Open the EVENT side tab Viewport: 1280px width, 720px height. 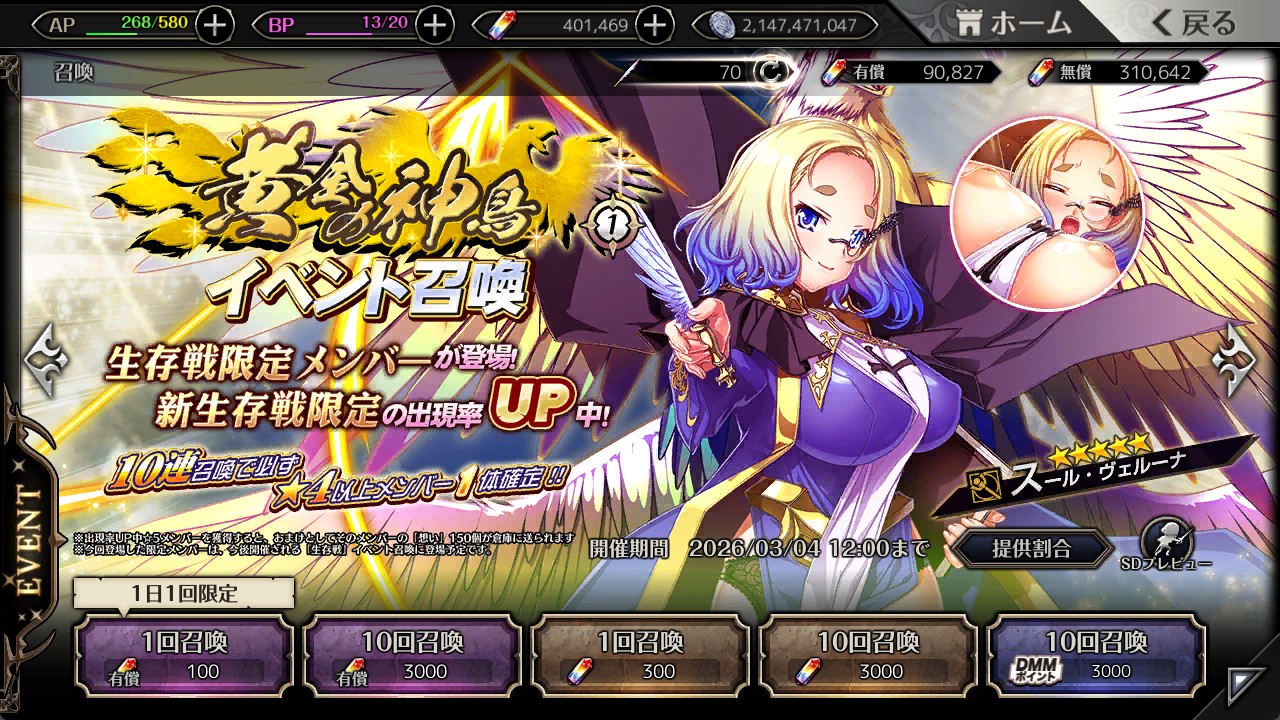coord(30,540)
